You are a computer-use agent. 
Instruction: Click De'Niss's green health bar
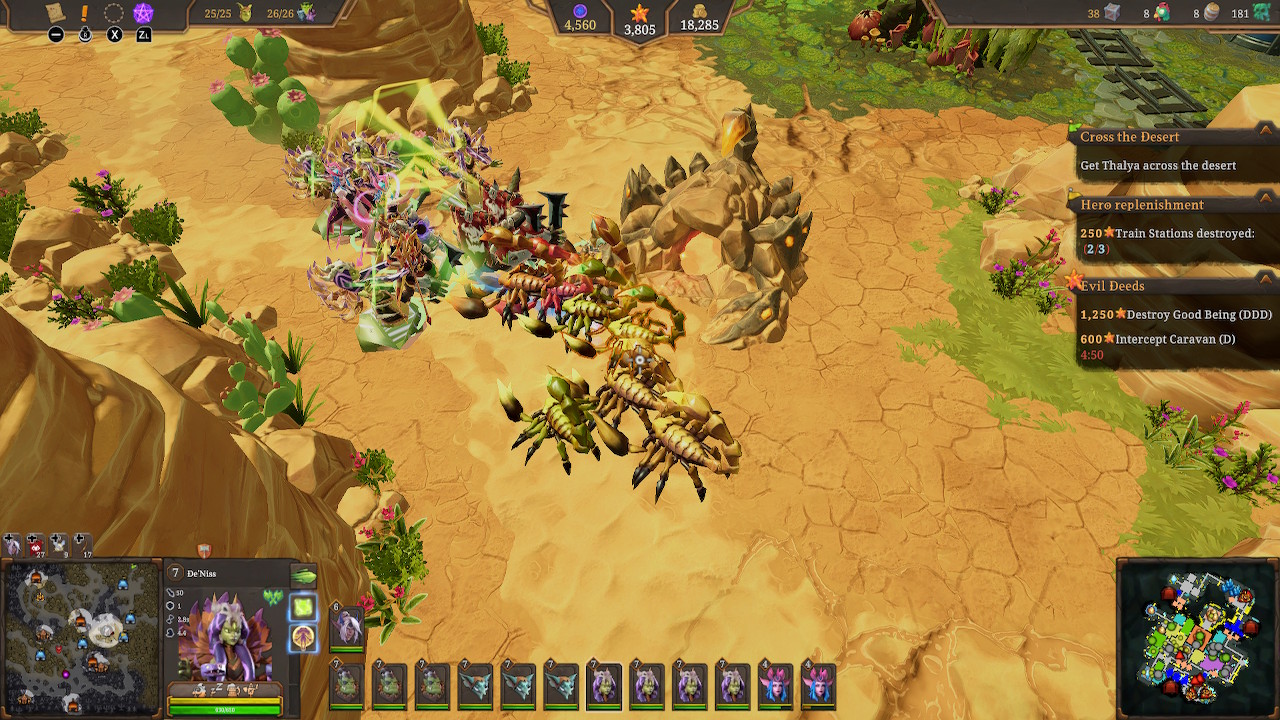click(x=226, y=710)
